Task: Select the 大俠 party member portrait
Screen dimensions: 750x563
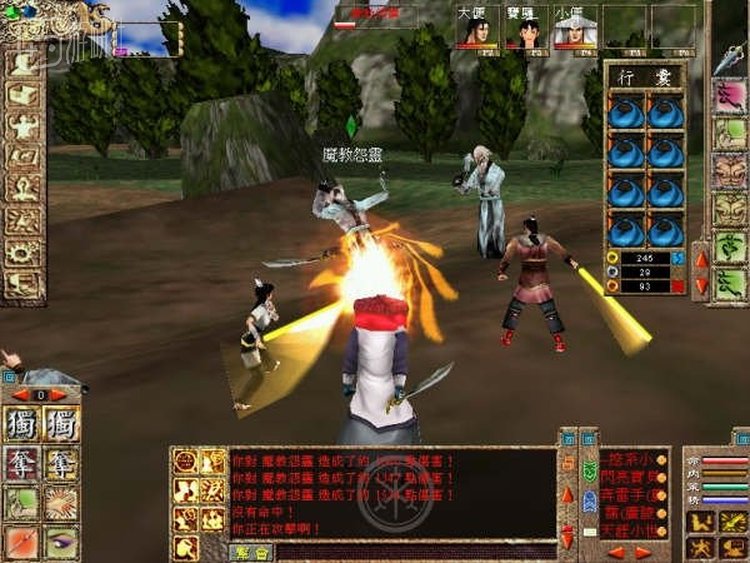Action: [477, 30]
